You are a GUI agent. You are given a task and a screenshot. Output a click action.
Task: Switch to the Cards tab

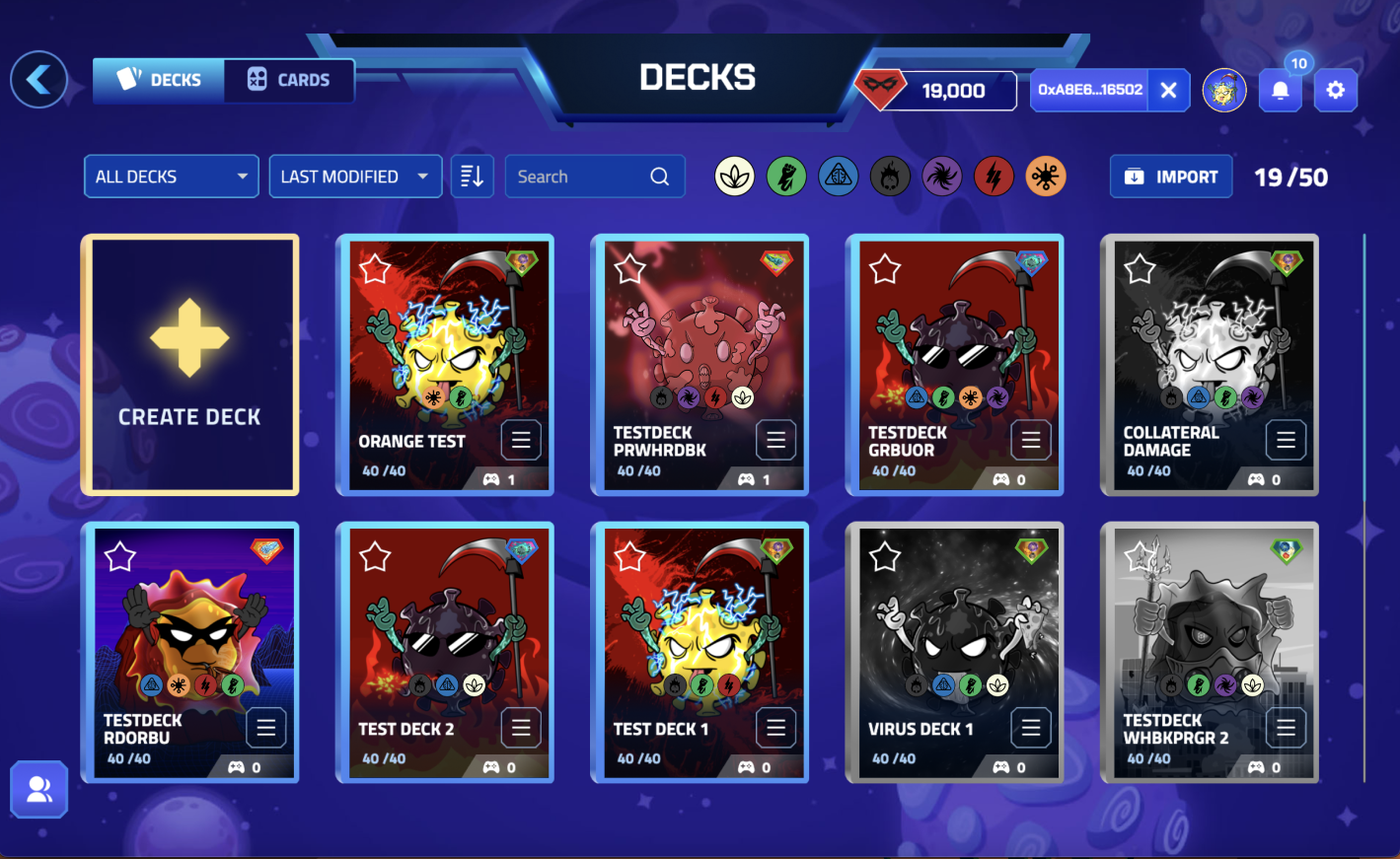pyautogui.click(x=288, y=80)
